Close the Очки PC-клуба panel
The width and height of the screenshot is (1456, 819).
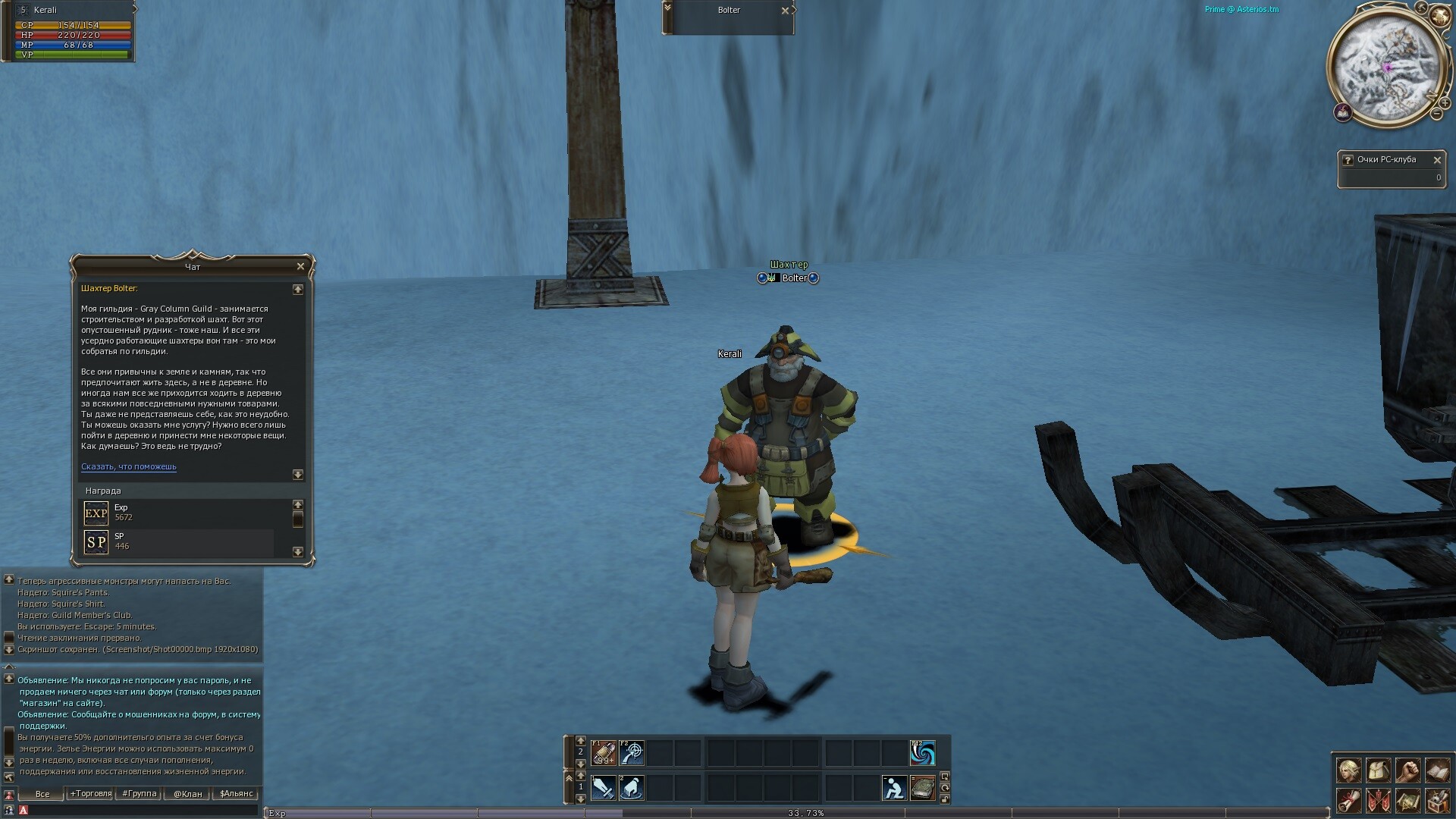pos(1436,160)
